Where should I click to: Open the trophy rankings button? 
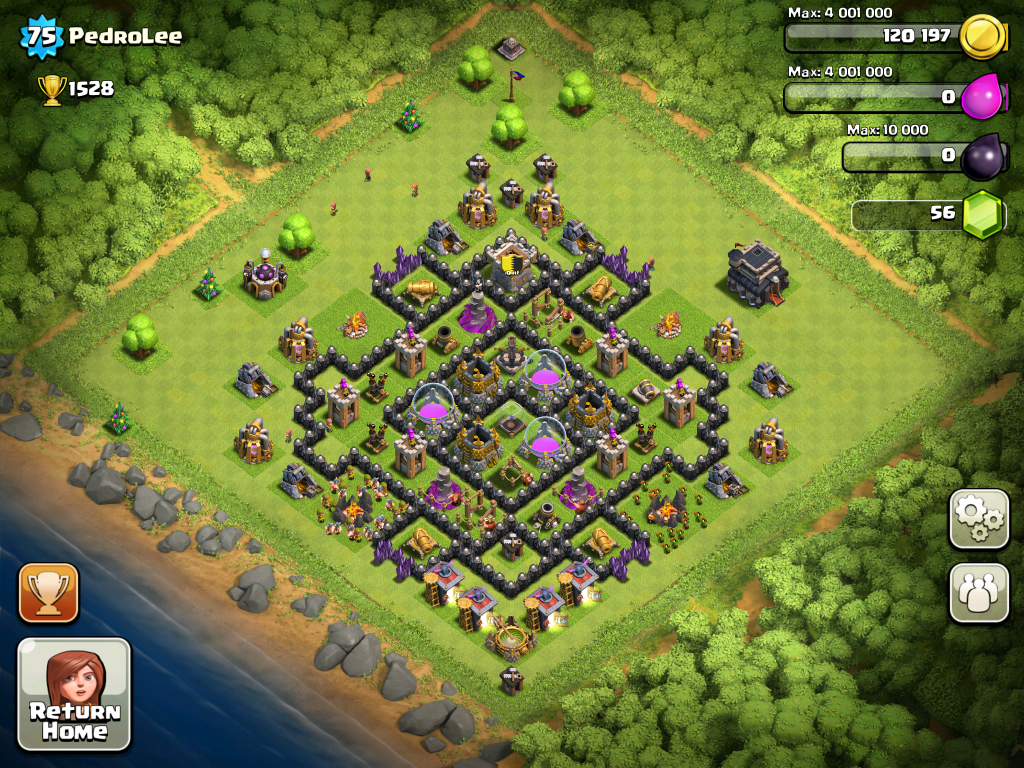(x=48, y=593)
